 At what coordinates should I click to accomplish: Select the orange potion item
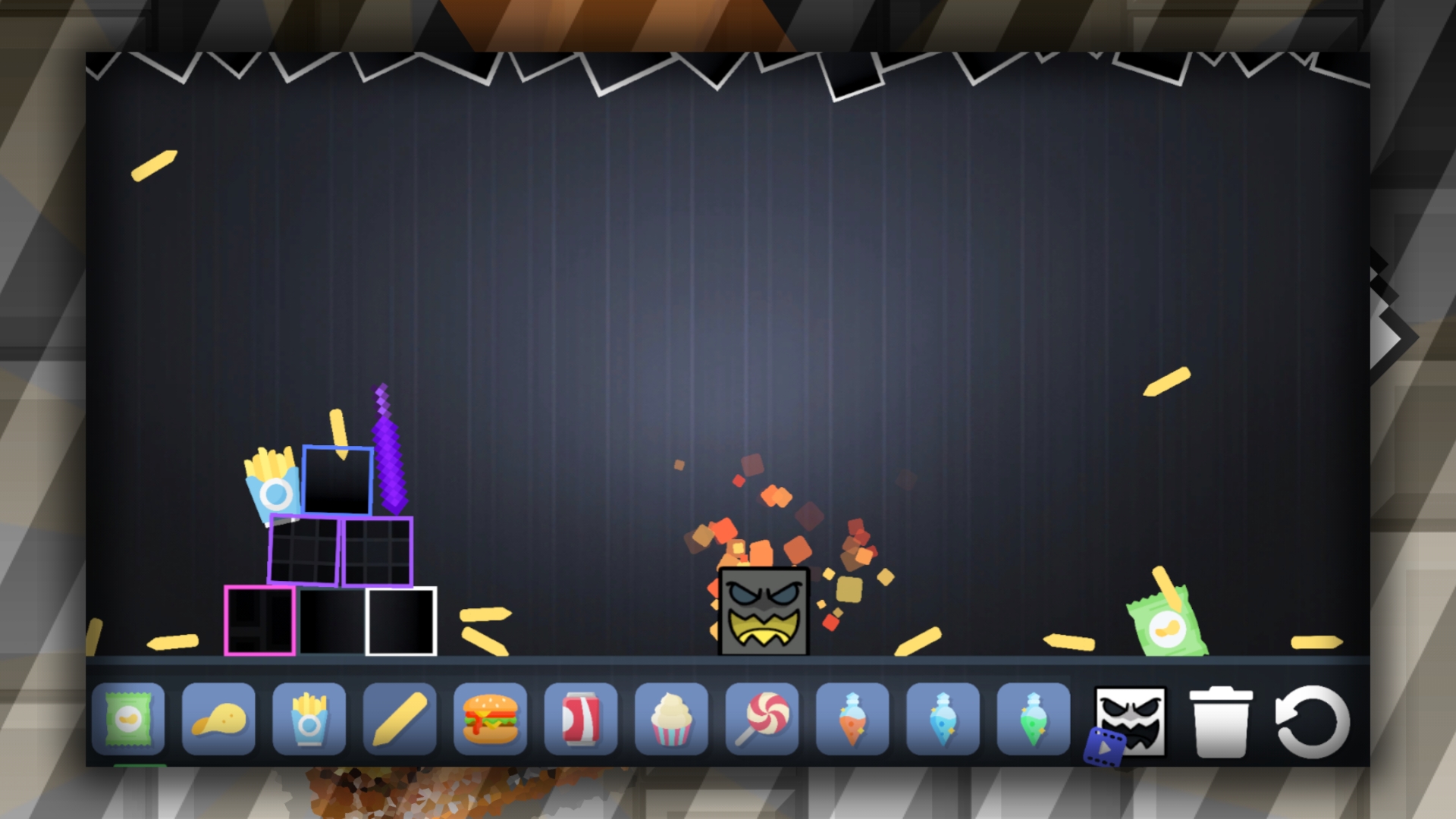851,719
